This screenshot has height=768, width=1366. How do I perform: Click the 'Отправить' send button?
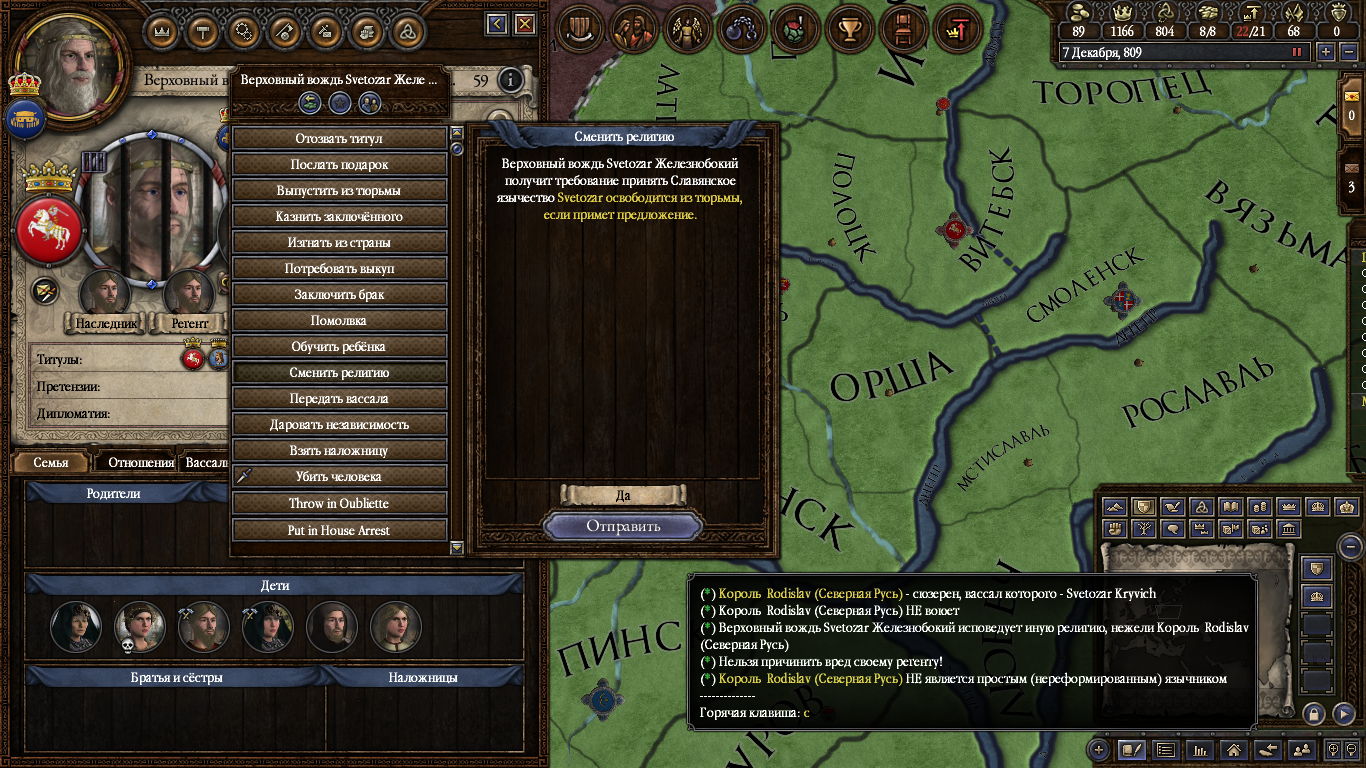point(623,526)
